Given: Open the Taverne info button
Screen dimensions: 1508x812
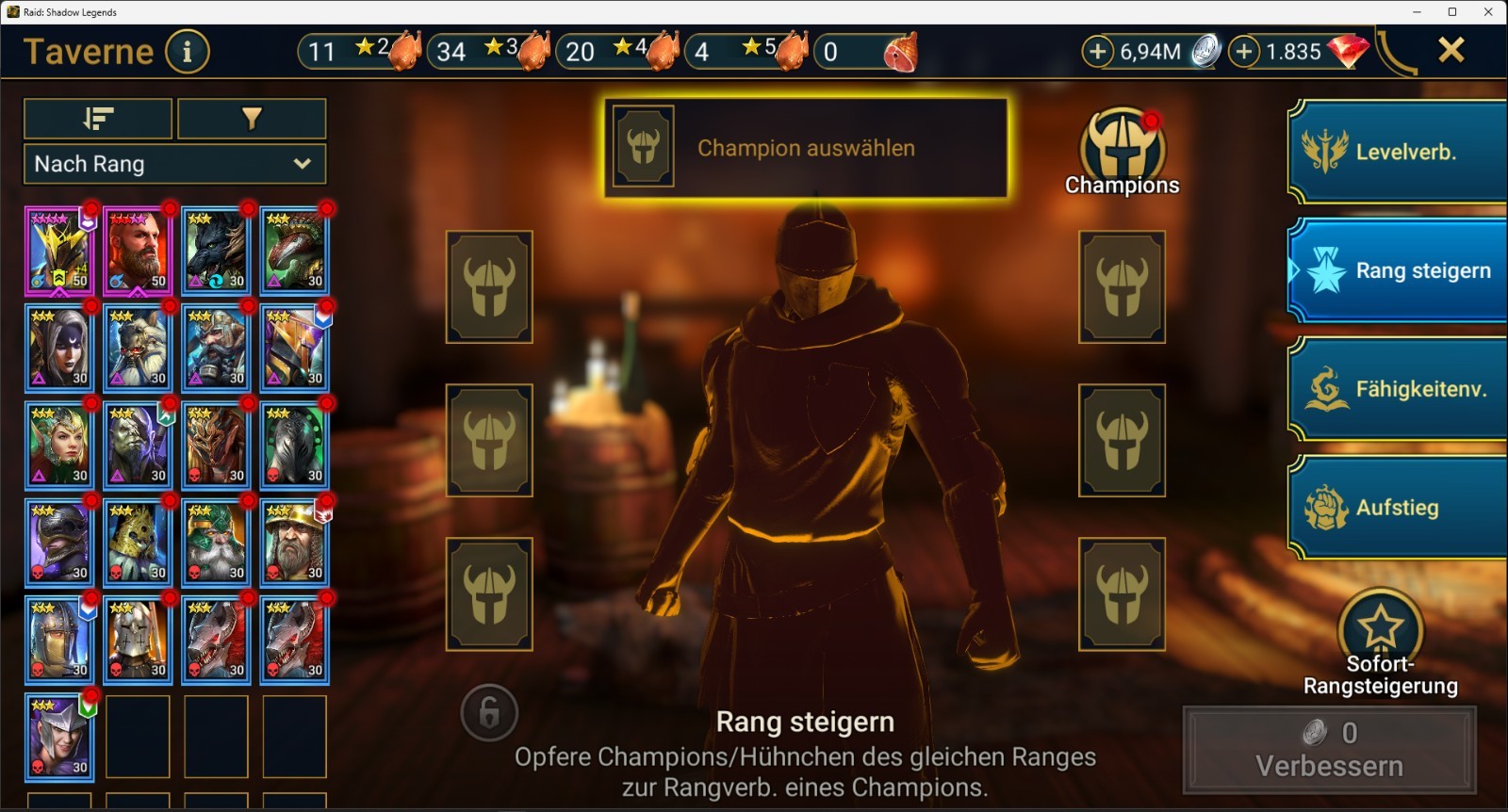Looking at the screenshot, I should [x=187, y=52].
